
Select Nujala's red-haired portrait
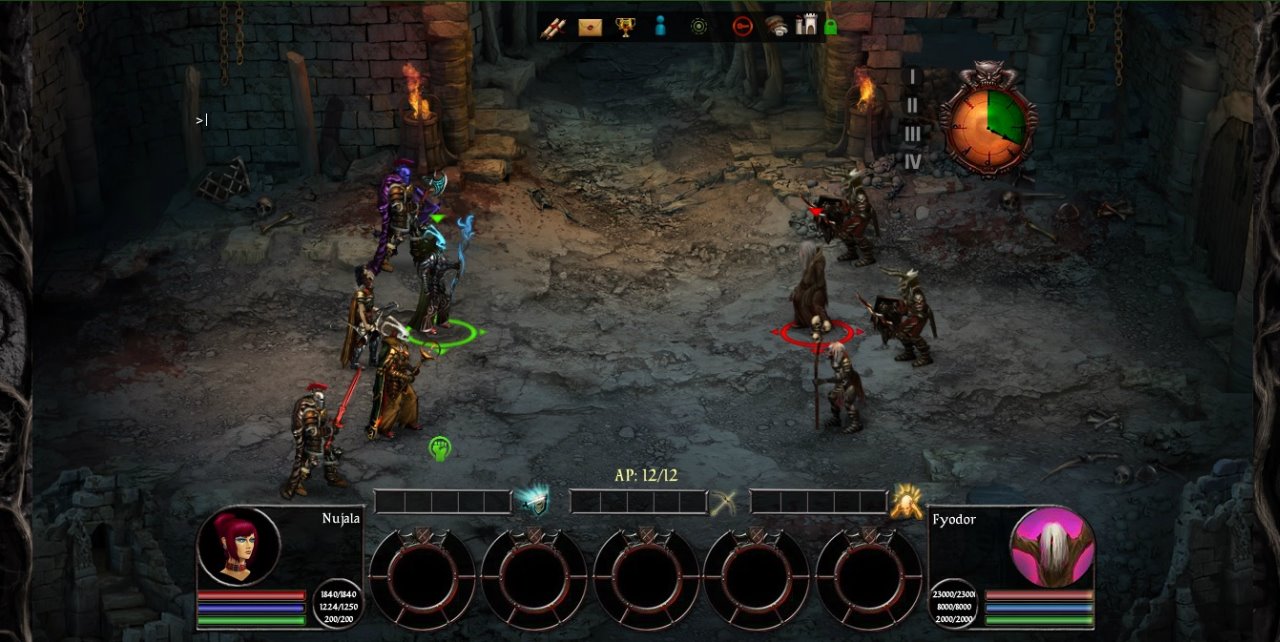pyautogui.click(x=238, y=546)
